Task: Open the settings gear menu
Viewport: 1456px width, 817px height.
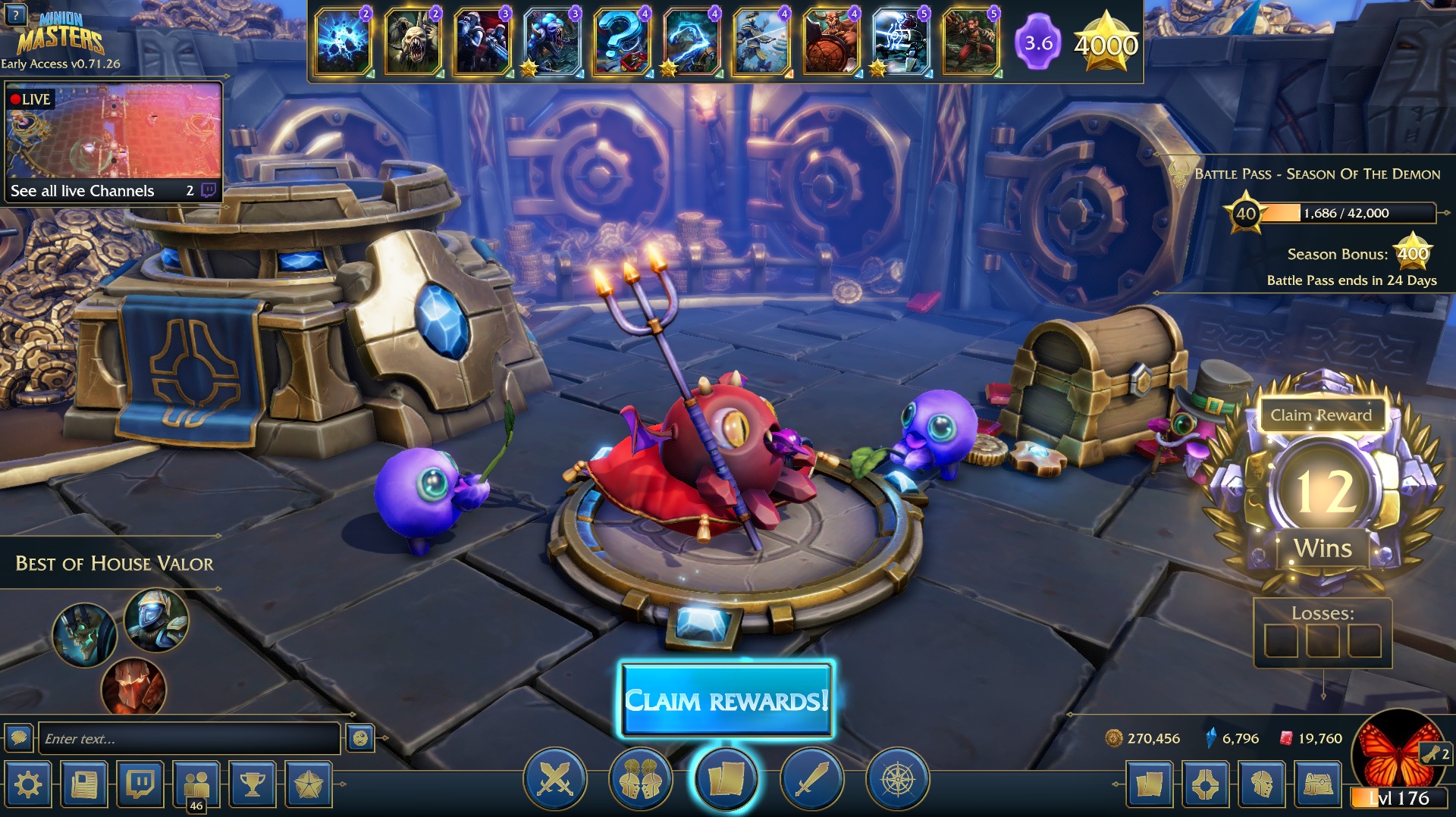Action: (x=28, y=785)
